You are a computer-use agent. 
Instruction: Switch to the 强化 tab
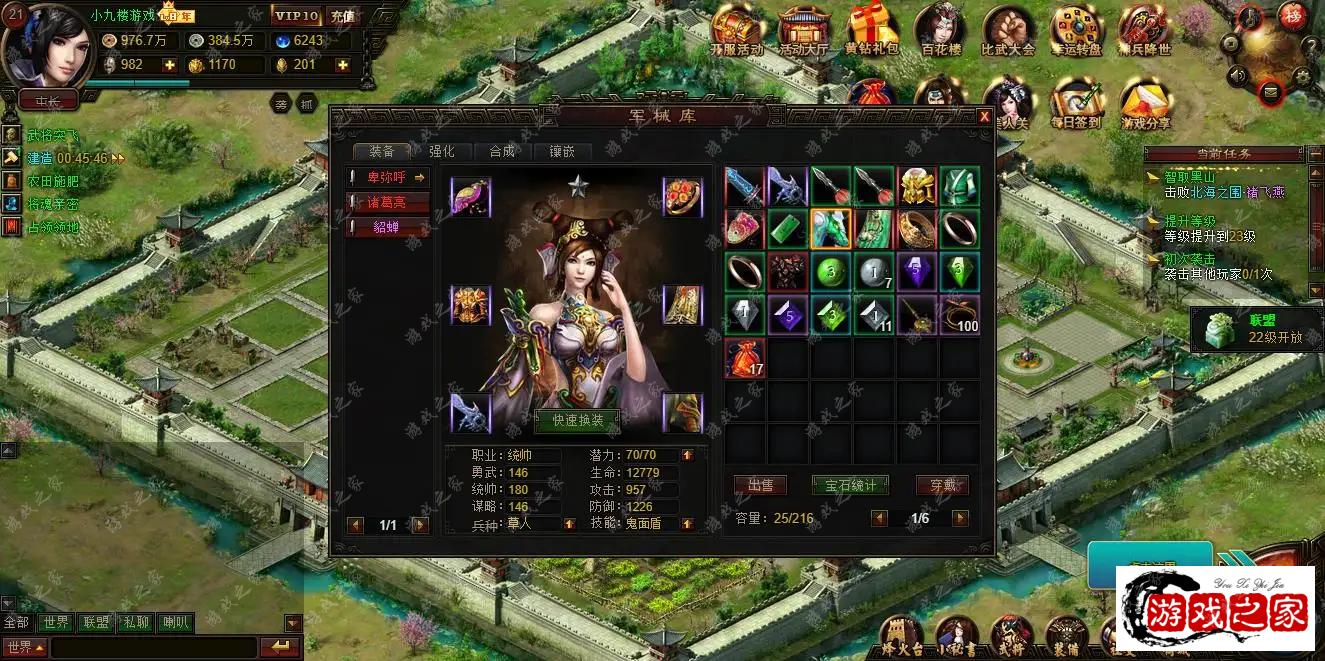pyautogui.click(x=442, y=152)
